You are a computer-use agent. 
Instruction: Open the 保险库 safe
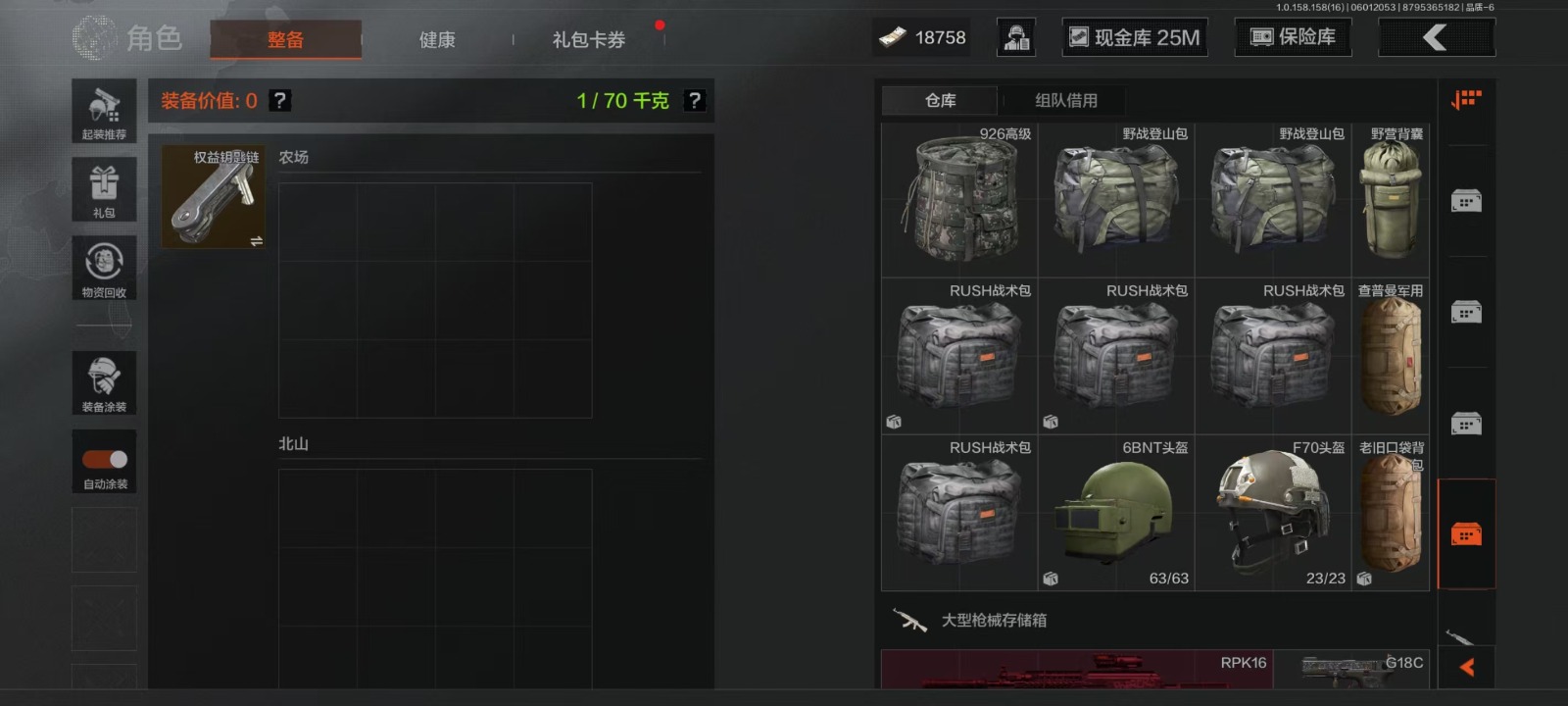coord(1293,37)
